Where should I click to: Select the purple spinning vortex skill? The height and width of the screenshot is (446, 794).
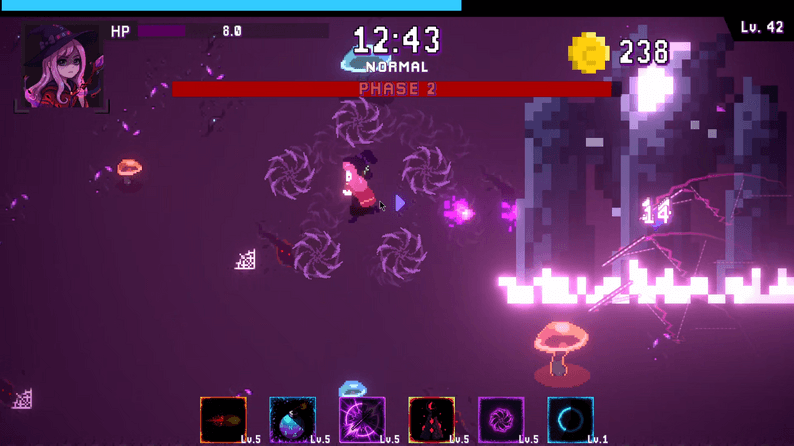pos(501,419)
